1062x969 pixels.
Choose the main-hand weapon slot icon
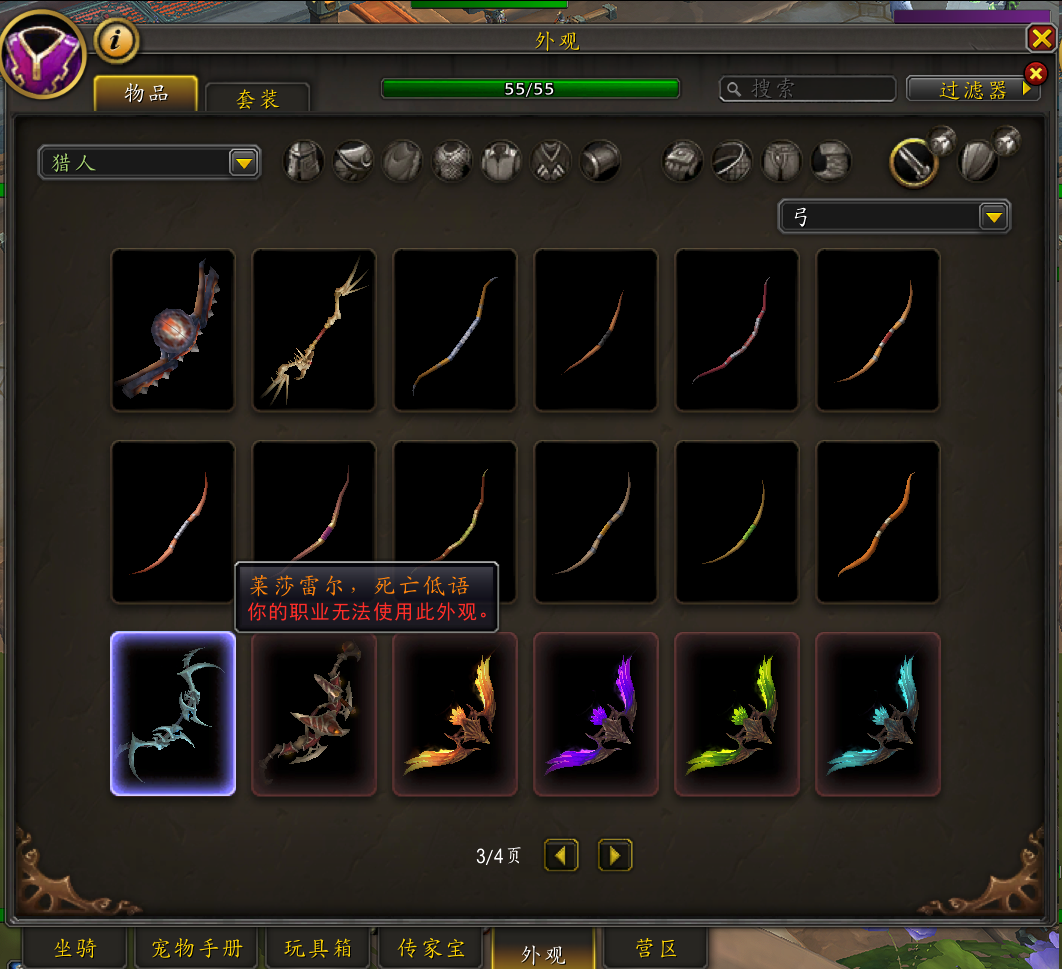913,161
